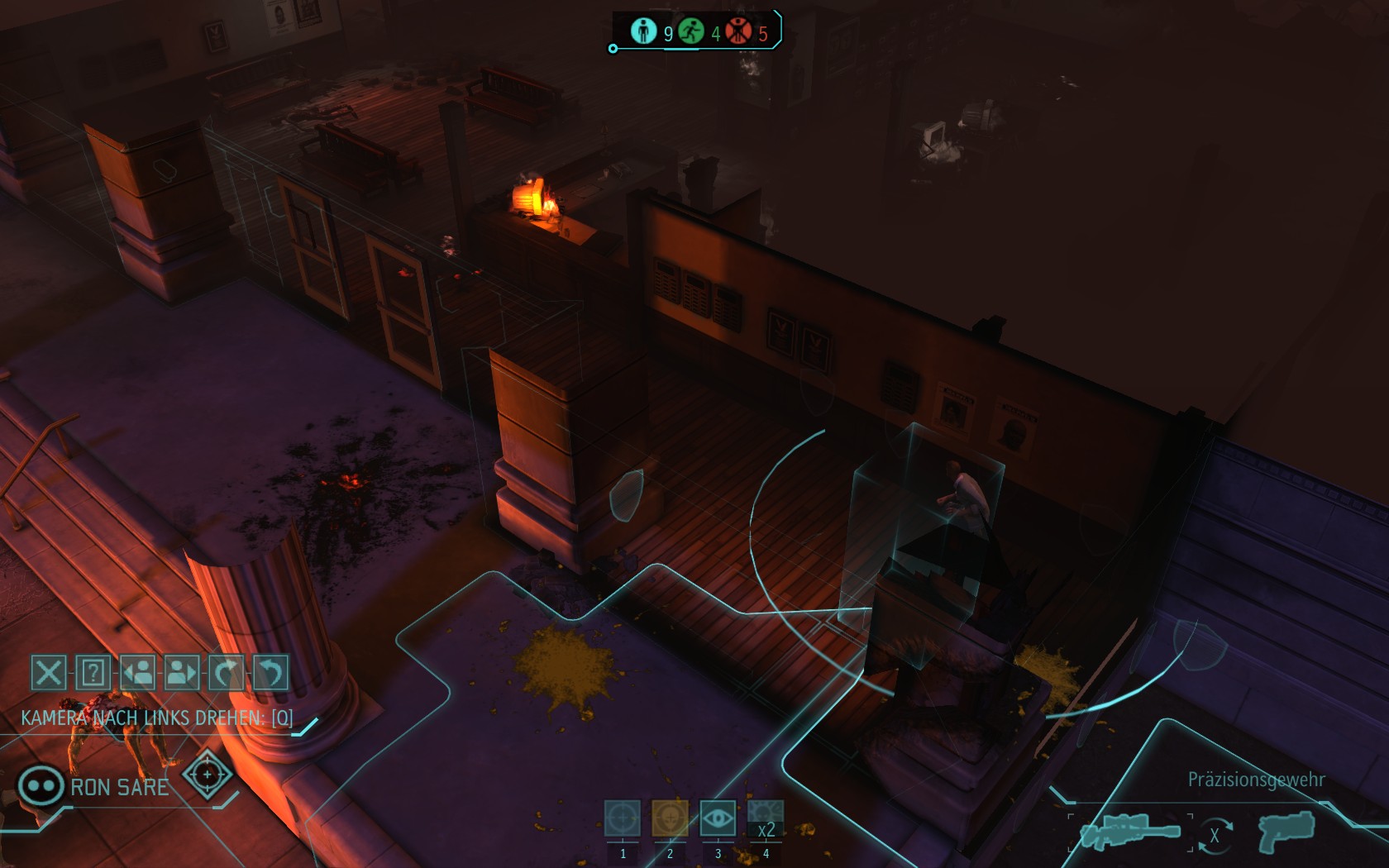Rotate camera with the counter-clockwise arrow button
This screenshot has height=868, width=1389.
[270, 673]
